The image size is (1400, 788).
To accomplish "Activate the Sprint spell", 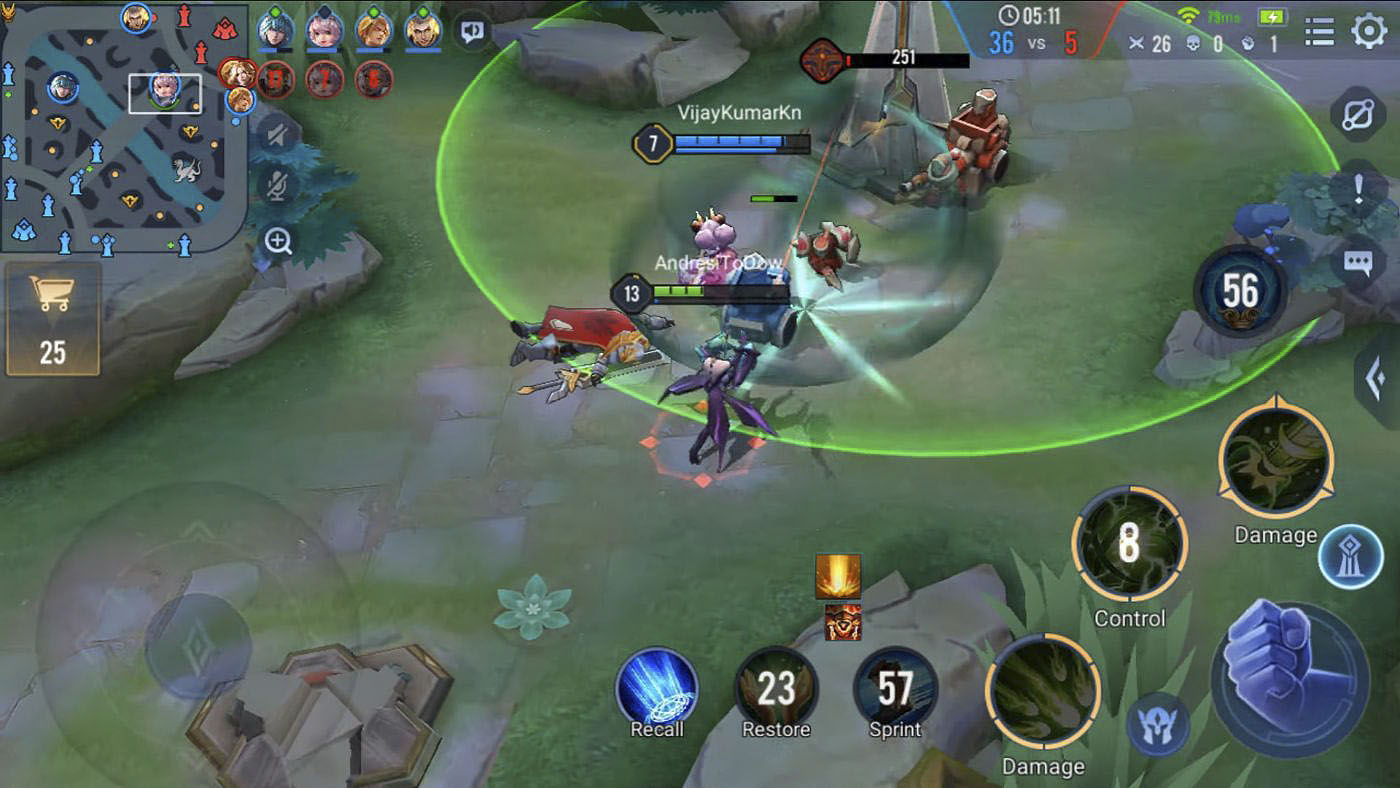I will [x=895, y=688].
